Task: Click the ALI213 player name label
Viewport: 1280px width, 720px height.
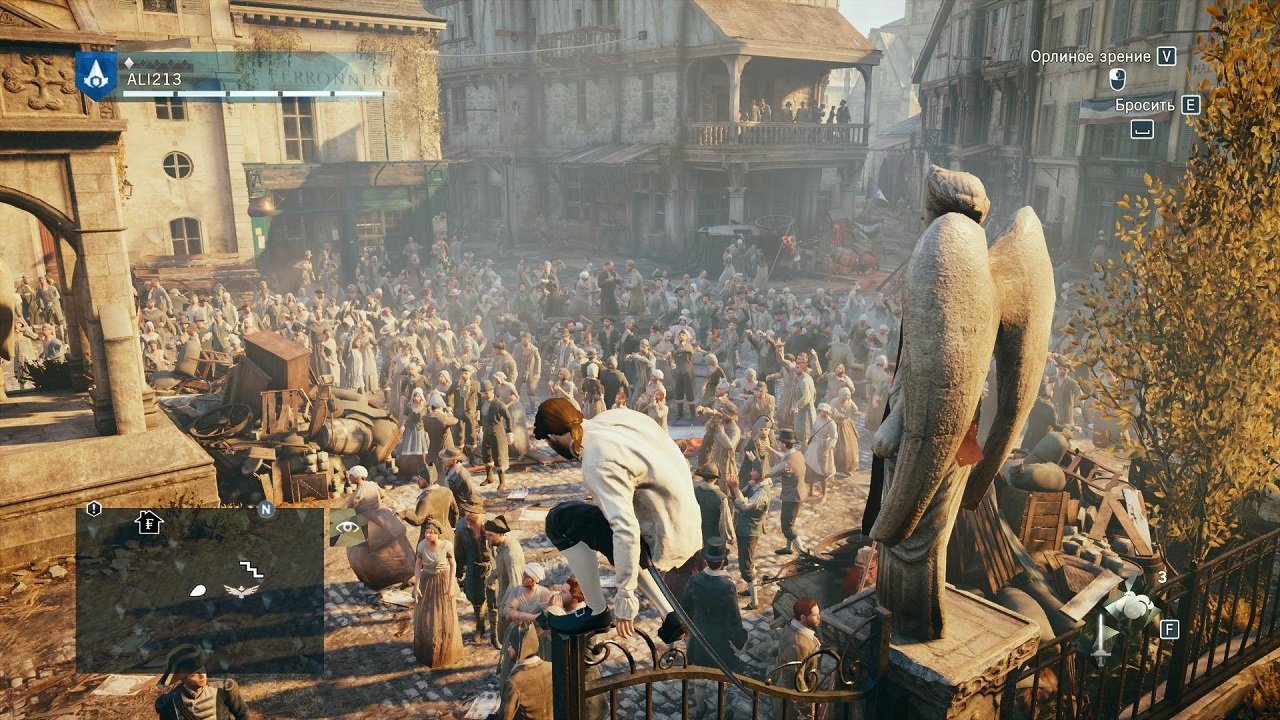Action: click(154, 79)
